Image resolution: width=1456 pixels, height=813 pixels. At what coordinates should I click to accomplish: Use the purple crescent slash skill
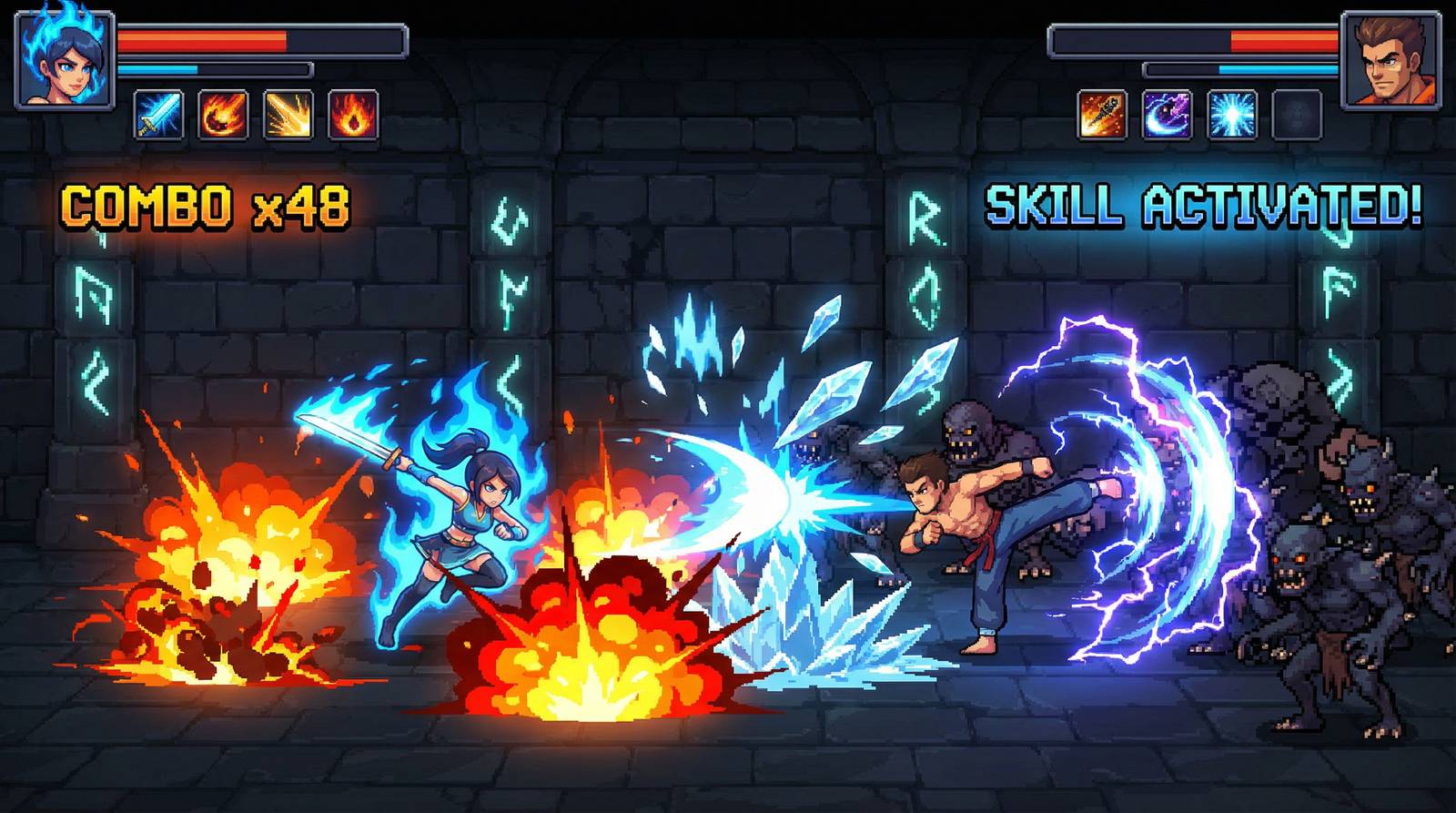tap(1168, 115)
